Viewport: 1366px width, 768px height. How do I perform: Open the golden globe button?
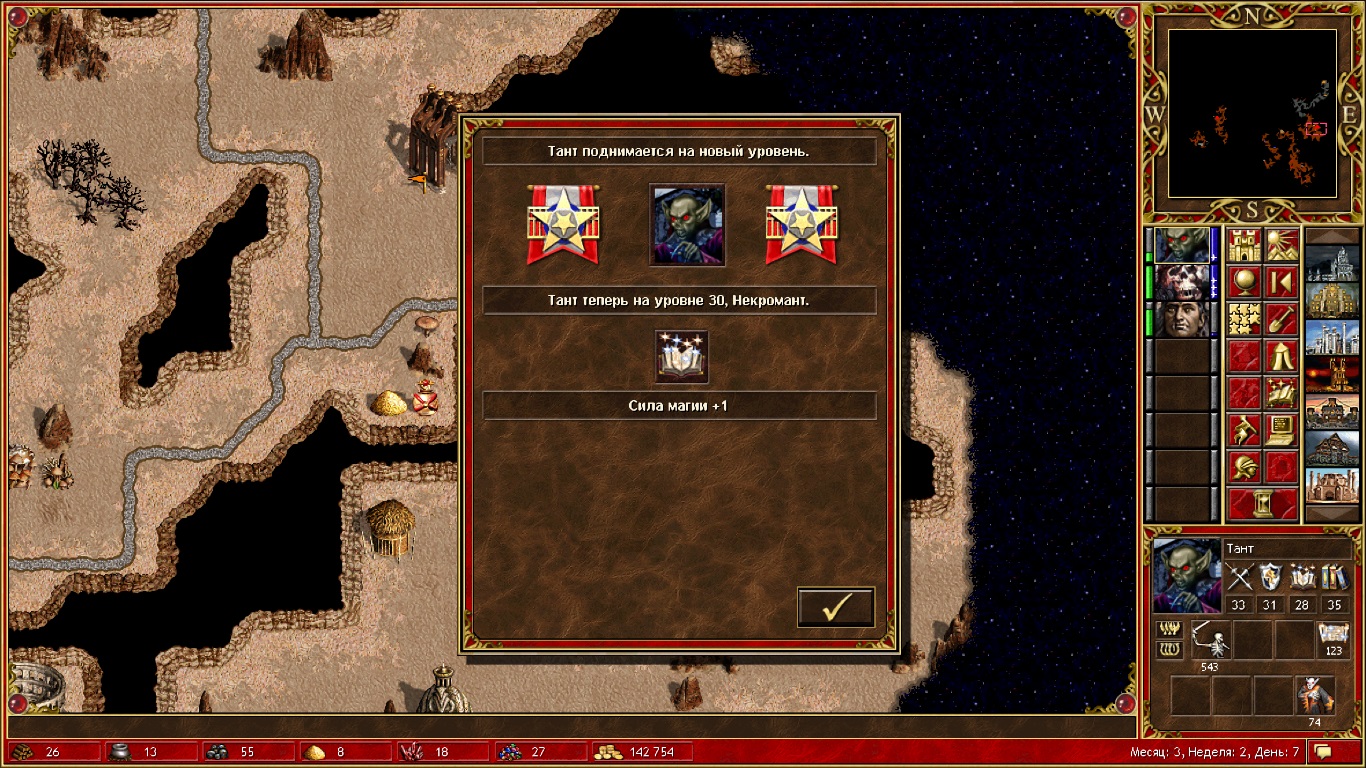pyautogui.click(x=1244, y=282)
